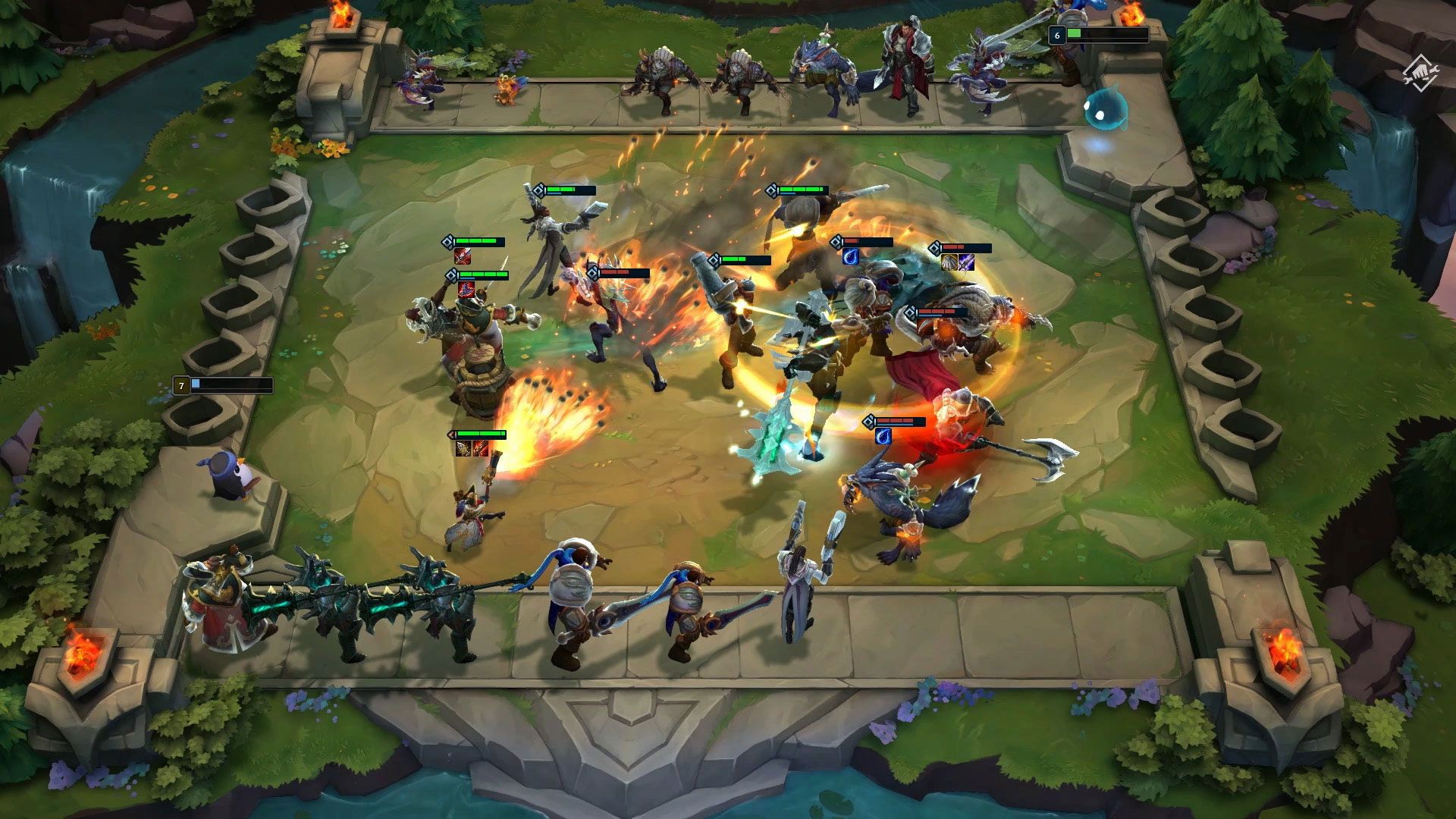Click the level 7 player indicator on the left
Image resolution: width=1456 pixels, height=819 pixels.
[182, 384]
